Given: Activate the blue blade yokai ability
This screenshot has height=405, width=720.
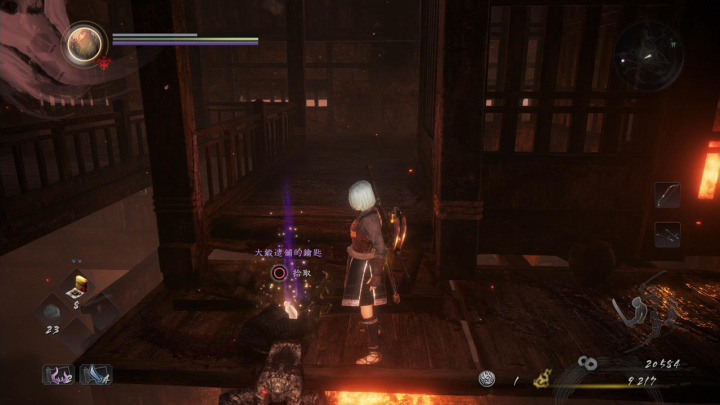Looking at the screenshot, I should coord(96,374).
